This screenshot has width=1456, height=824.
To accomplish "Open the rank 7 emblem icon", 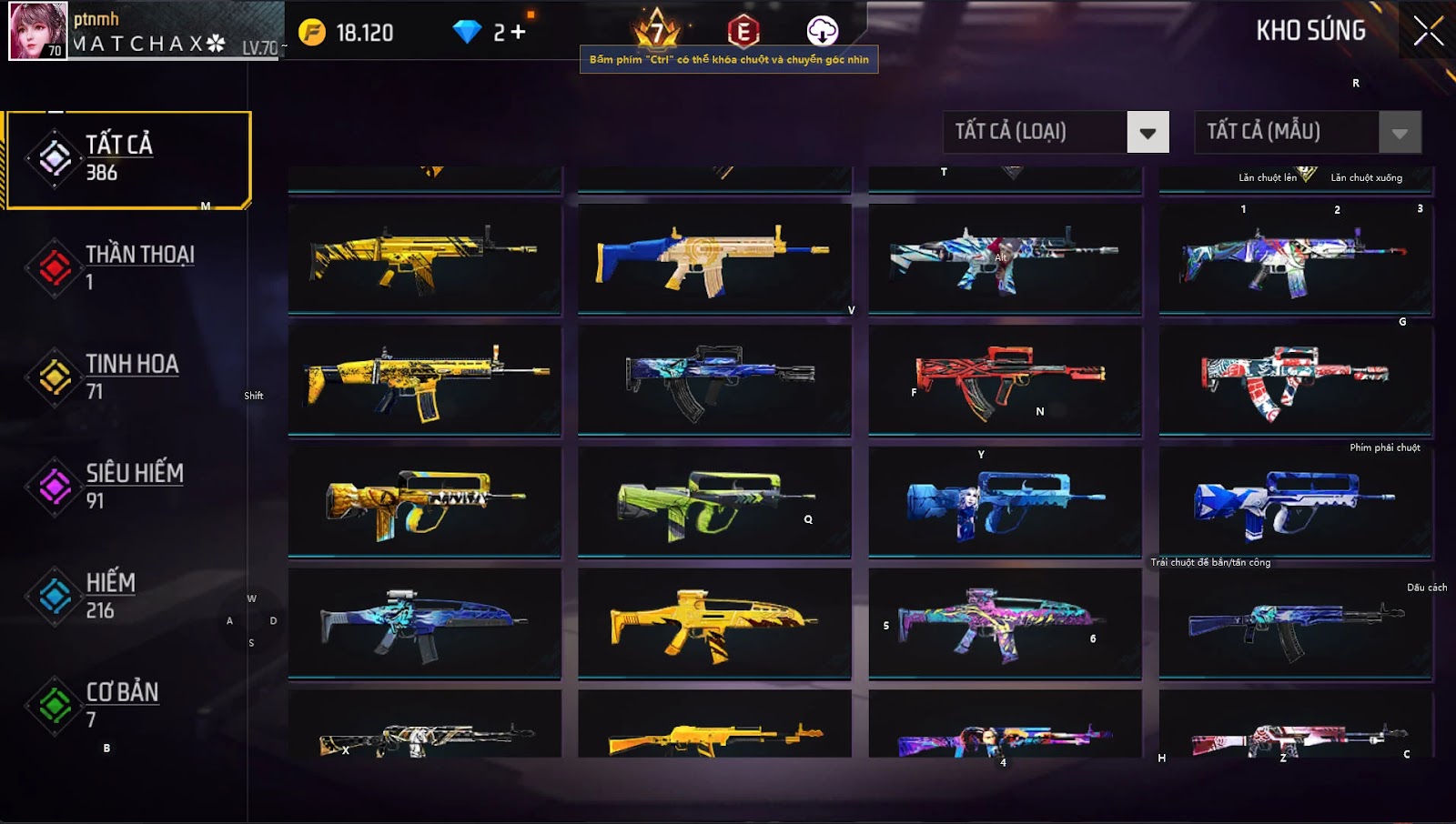I will point(657,31).
